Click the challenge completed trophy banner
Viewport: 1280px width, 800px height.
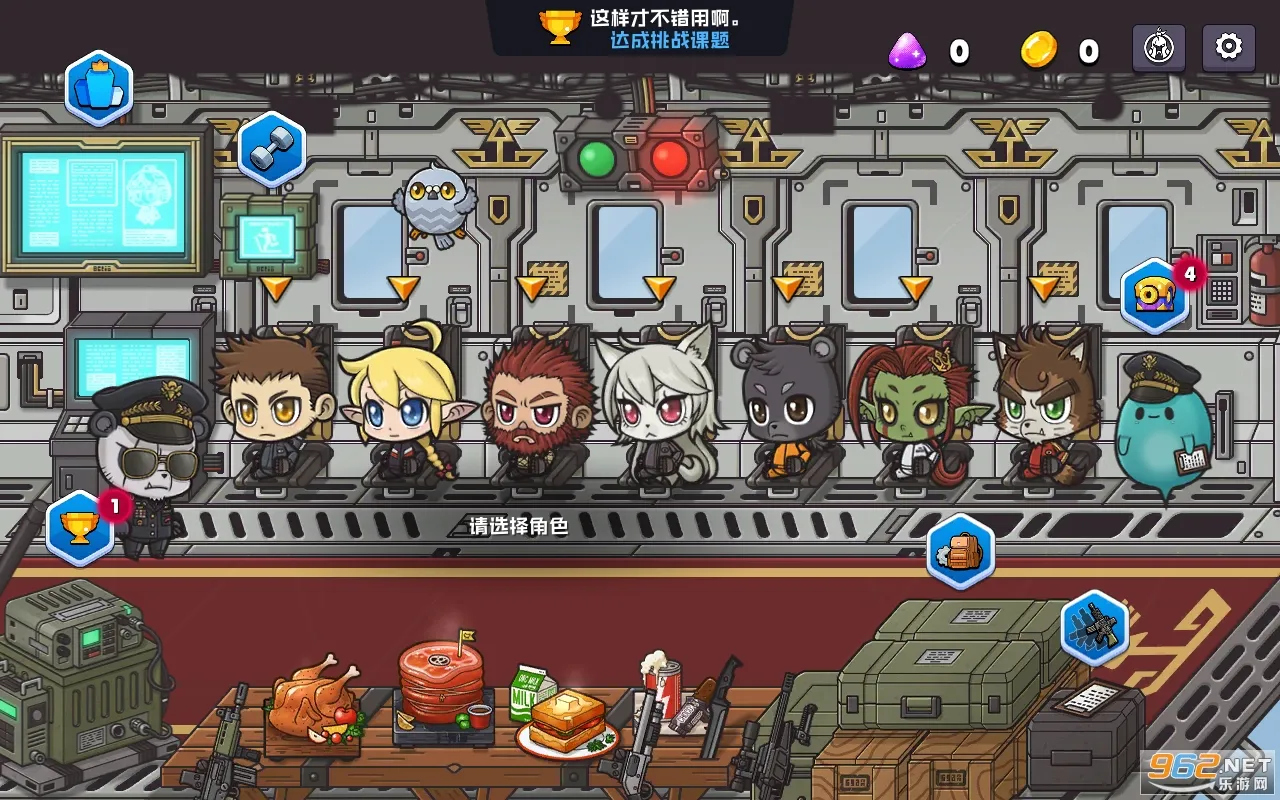pos(640,28)
